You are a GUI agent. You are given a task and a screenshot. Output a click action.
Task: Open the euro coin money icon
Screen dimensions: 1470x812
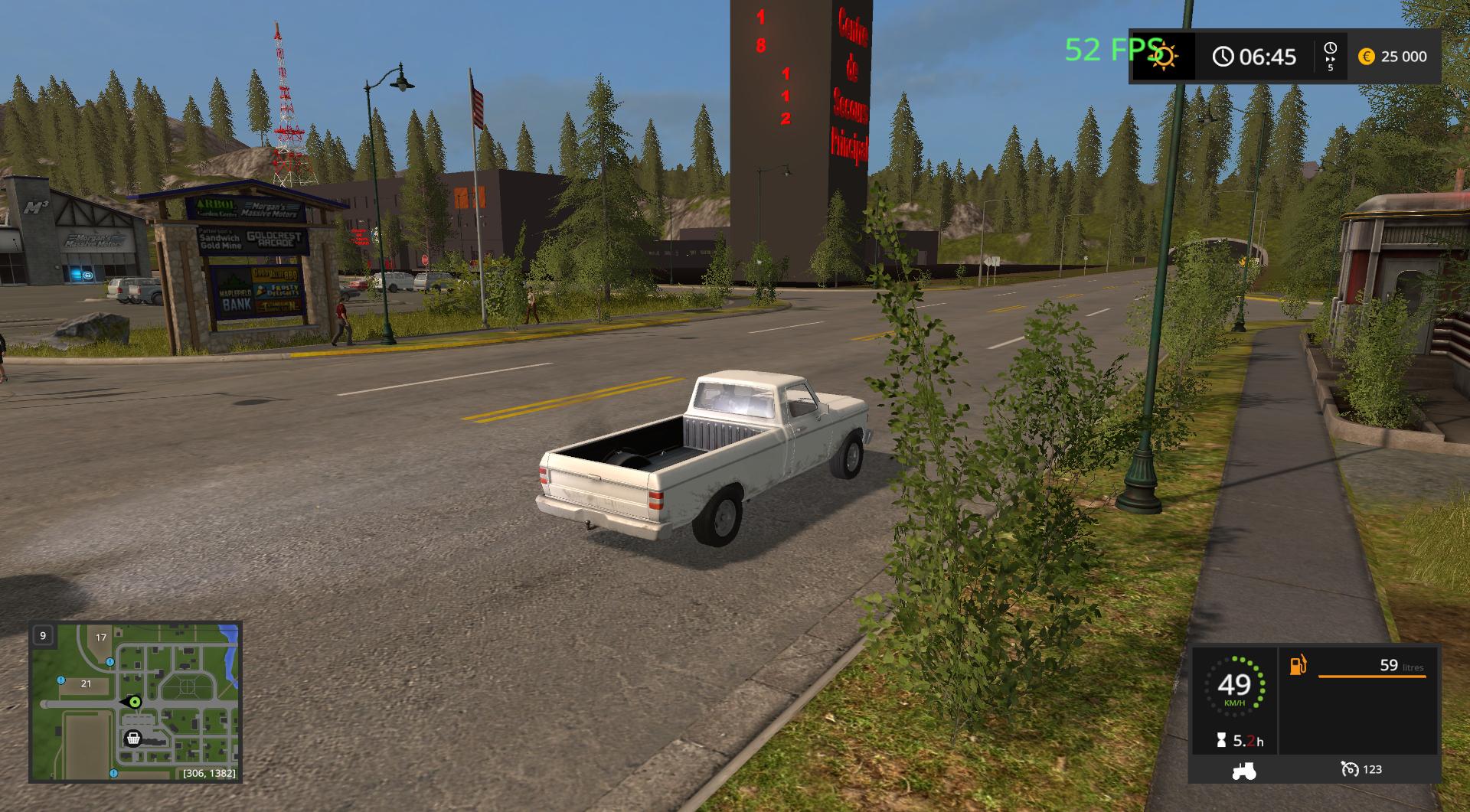pos(1367,57)
